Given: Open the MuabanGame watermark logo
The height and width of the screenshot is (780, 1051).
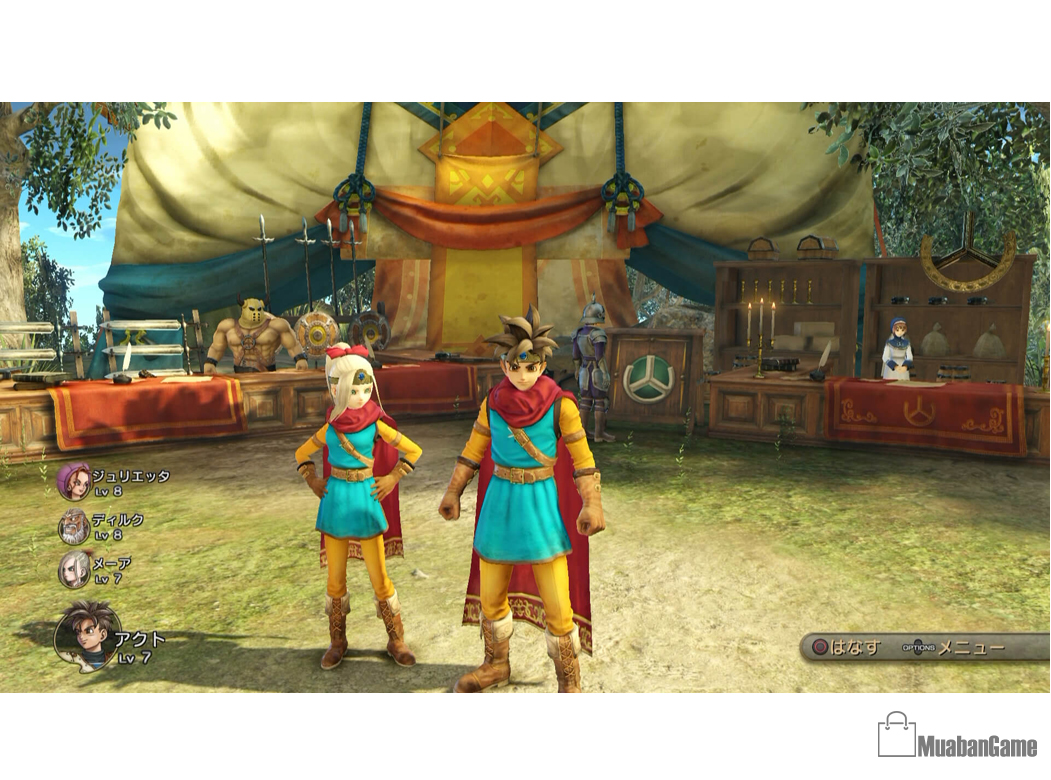Looking at the screenshot, I should [957, 736].
